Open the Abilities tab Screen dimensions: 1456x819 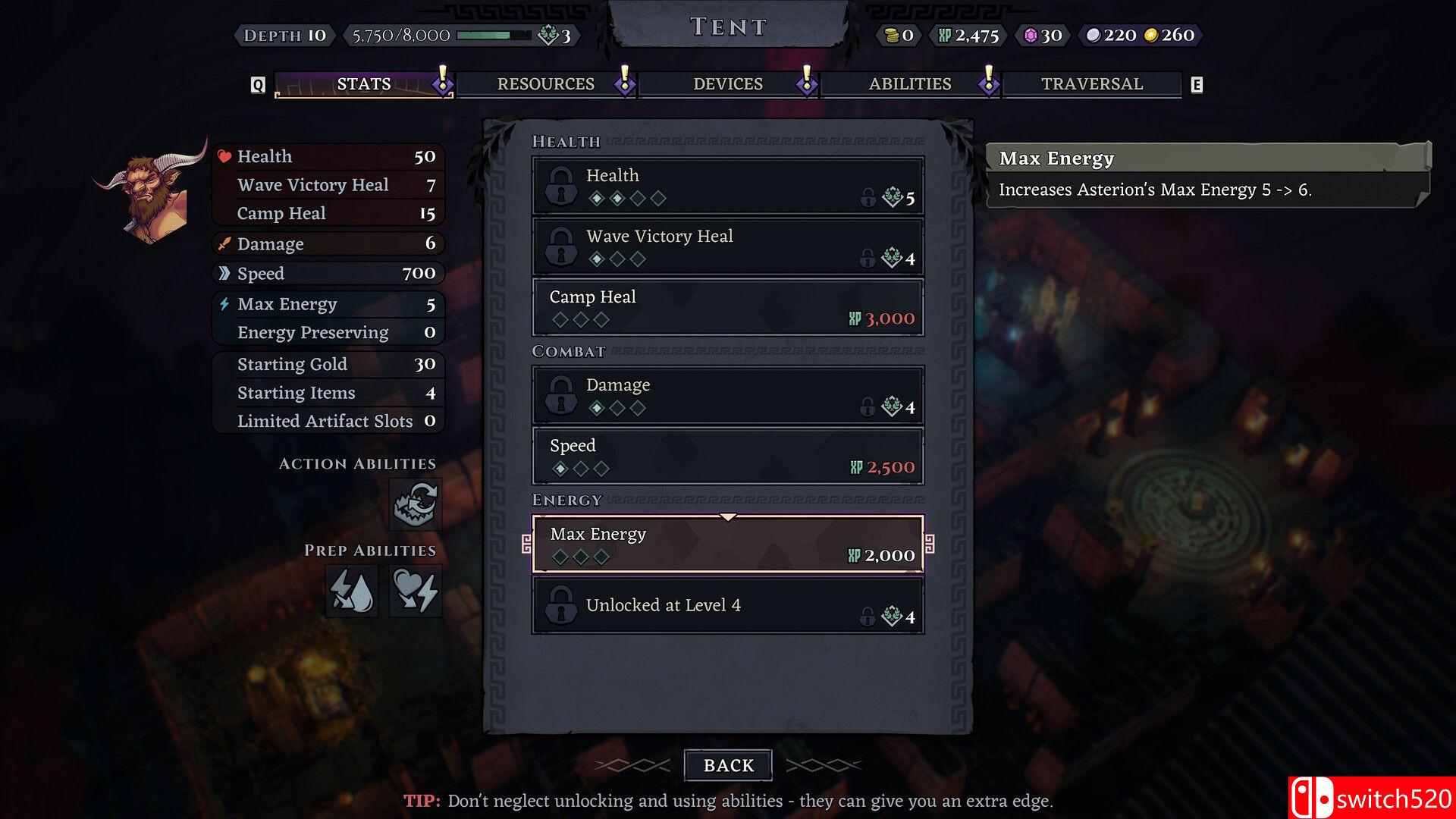pos(909,84)
